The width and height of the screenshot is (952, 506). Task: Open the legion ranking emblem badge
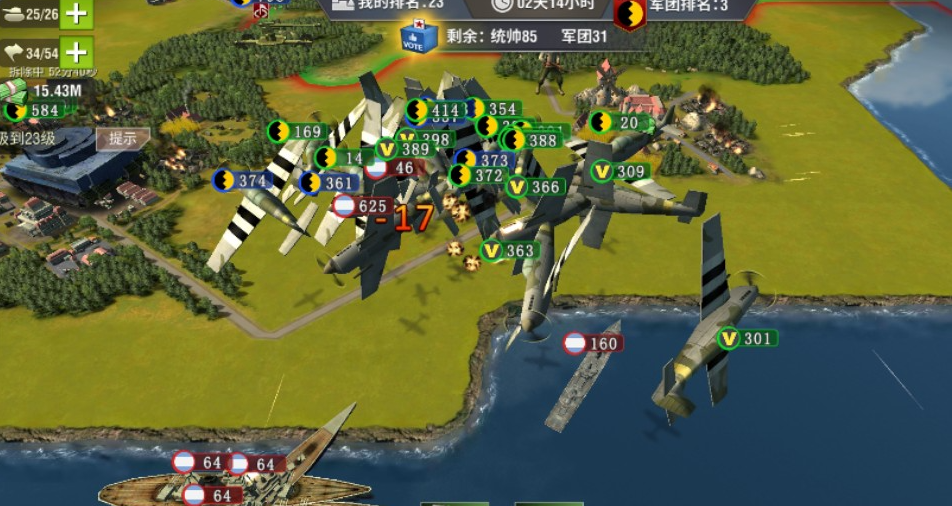click(x=628, y=14)
